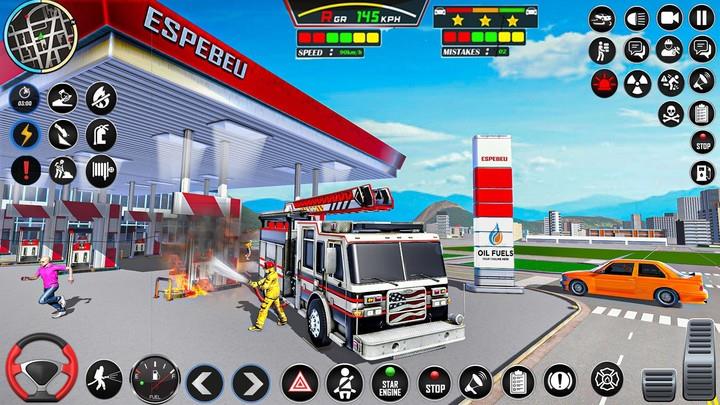
Task: Switch the camera view
Action: (669, 17)
